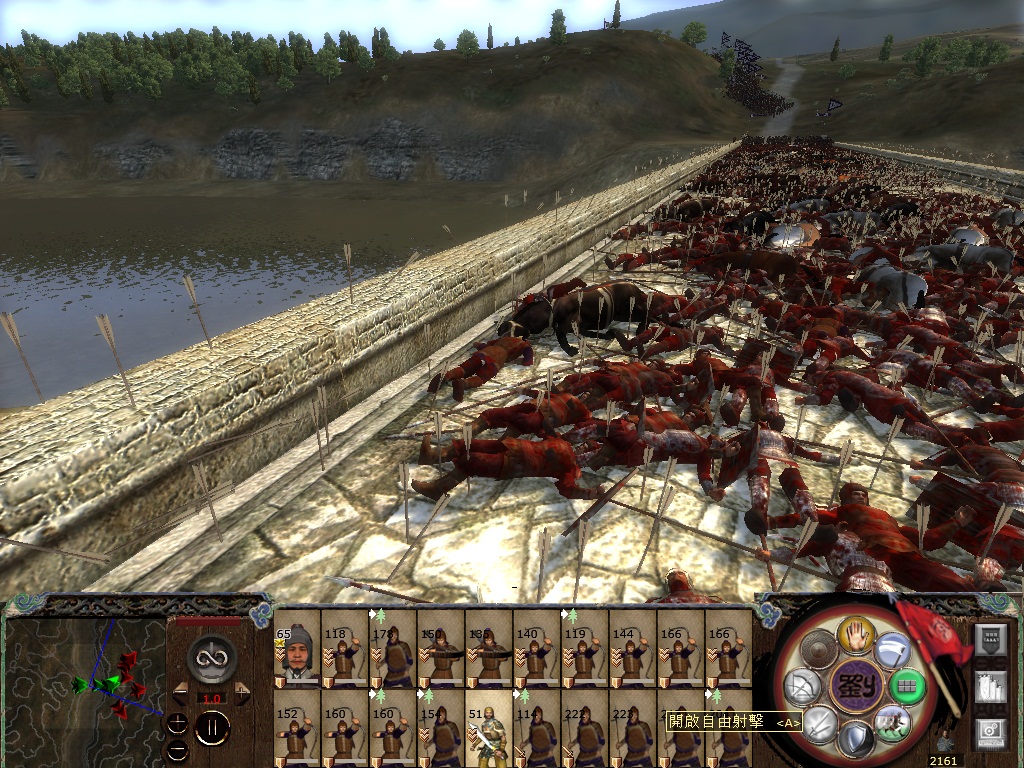The width and height of the screenshot is (1024, 768).
Task: Order withdrawal with the white flag icon
Action: 893,652
